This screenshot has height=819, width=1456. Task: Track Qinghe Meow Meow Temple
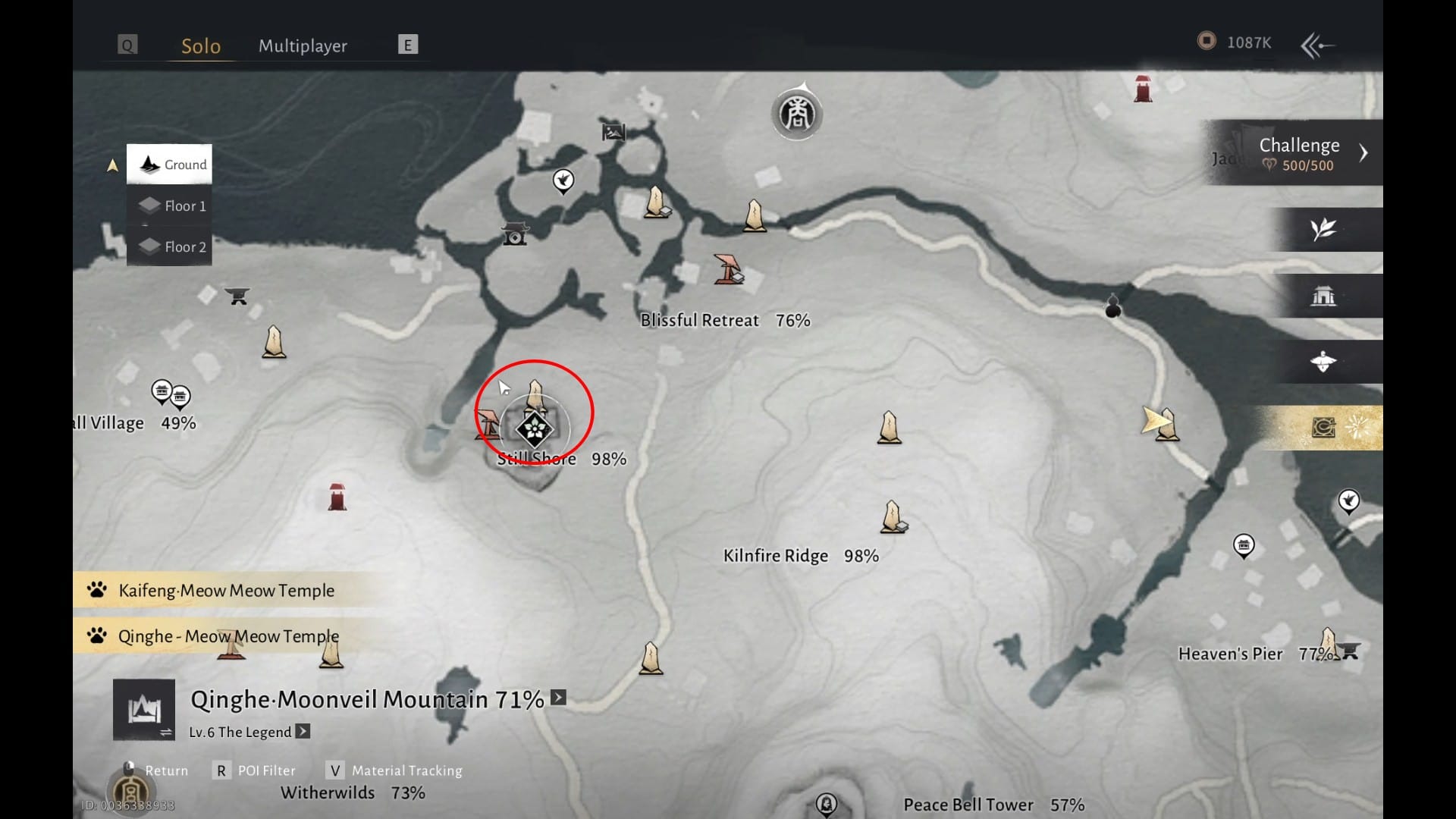[227, 636]
